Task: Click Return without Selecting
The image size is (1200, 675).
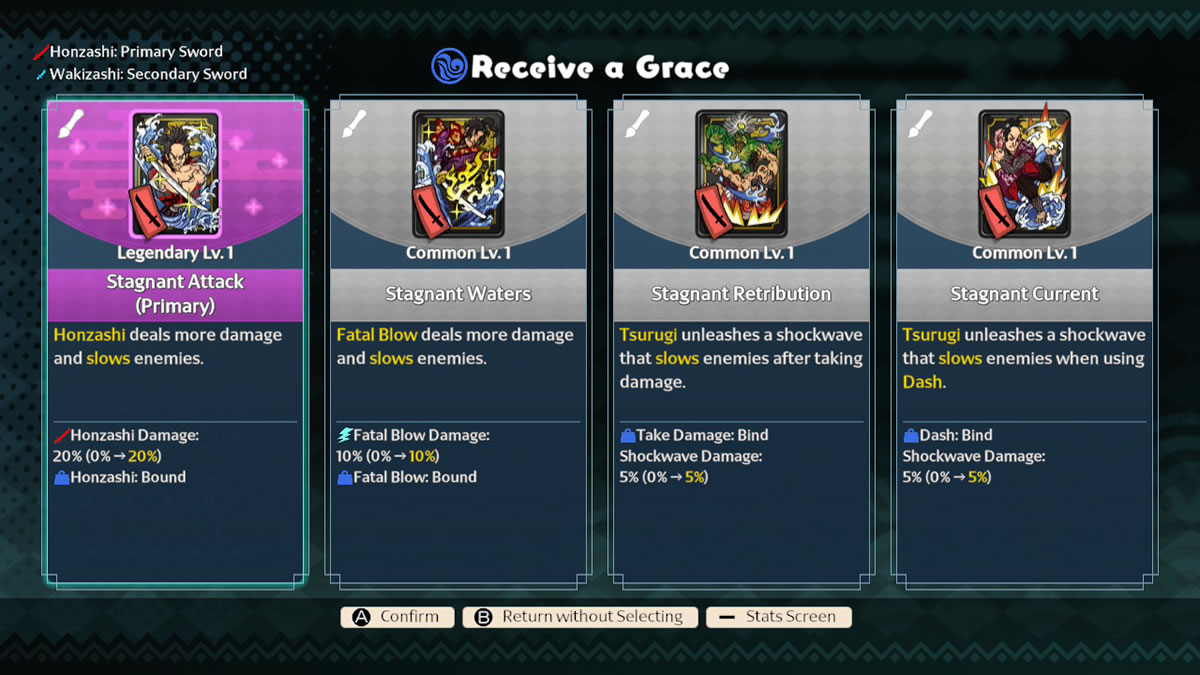Action: tap(579, 617)
